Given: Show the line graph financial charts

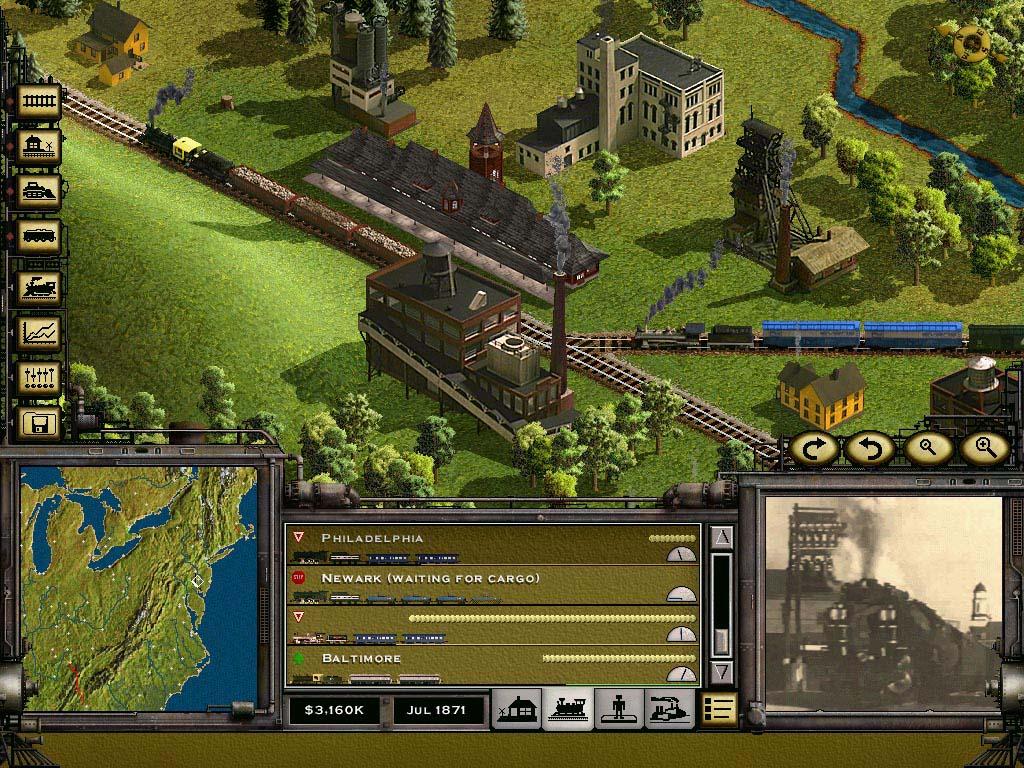Looking at the screenshot, I should point(40,333).
